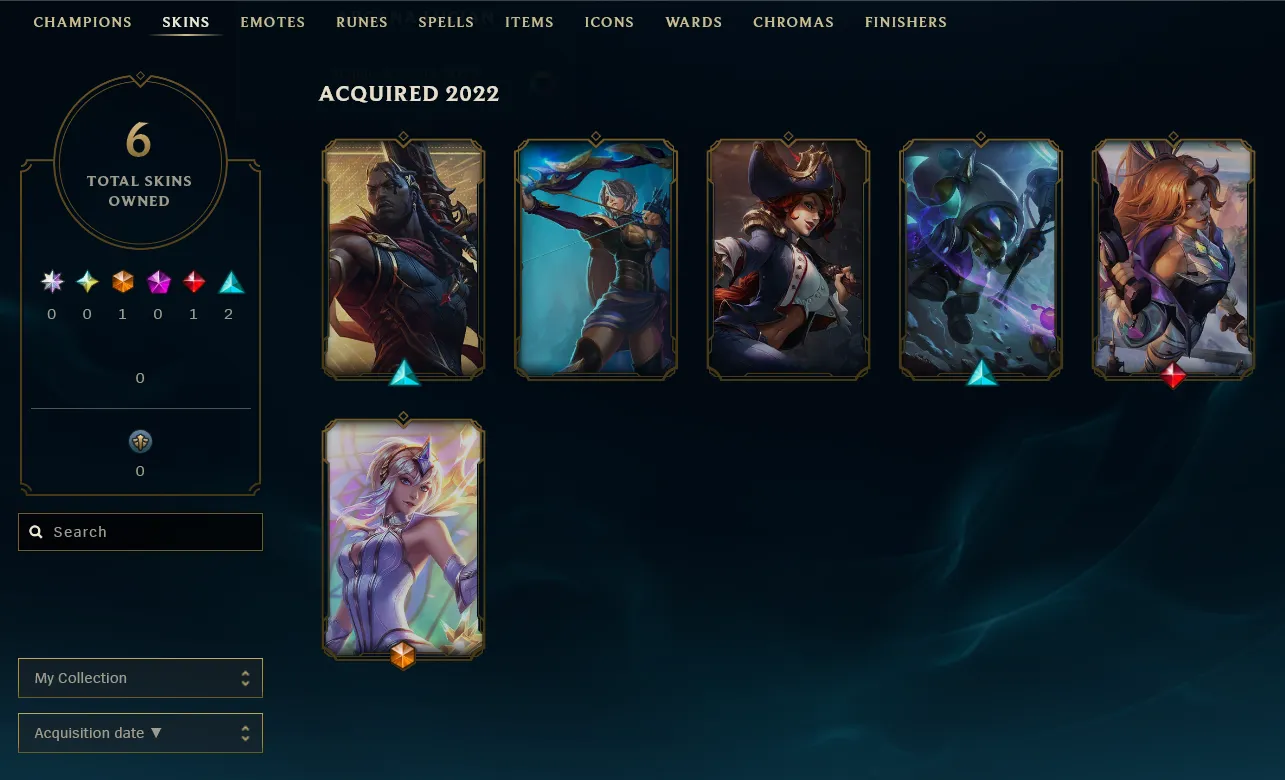
Task: Click the round crest token icon above the zero
Action: click(139, 441)
